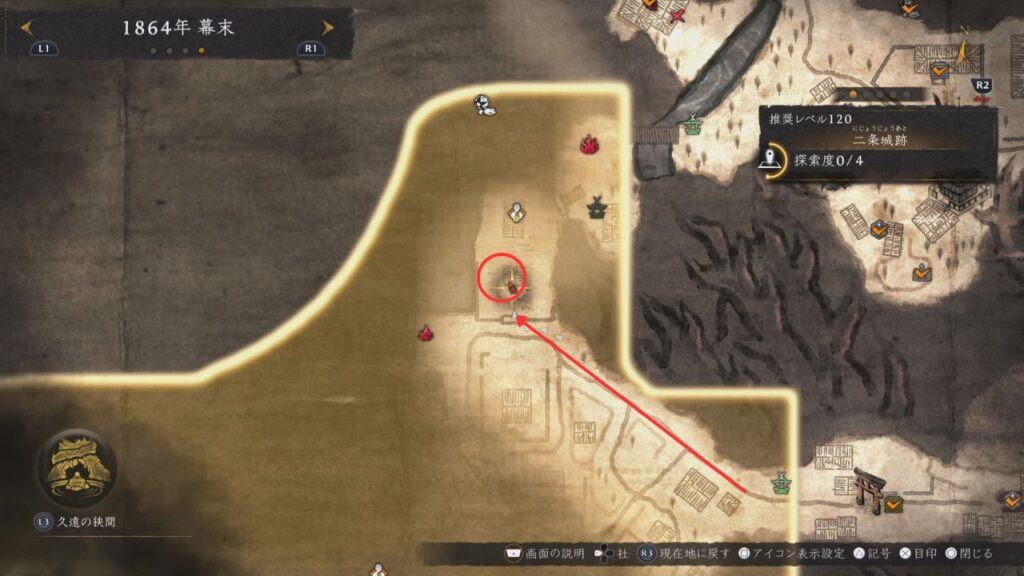Select the orange checkmark marker beside the torii gate
The image size is (1024, 576).
pos(893,503)
